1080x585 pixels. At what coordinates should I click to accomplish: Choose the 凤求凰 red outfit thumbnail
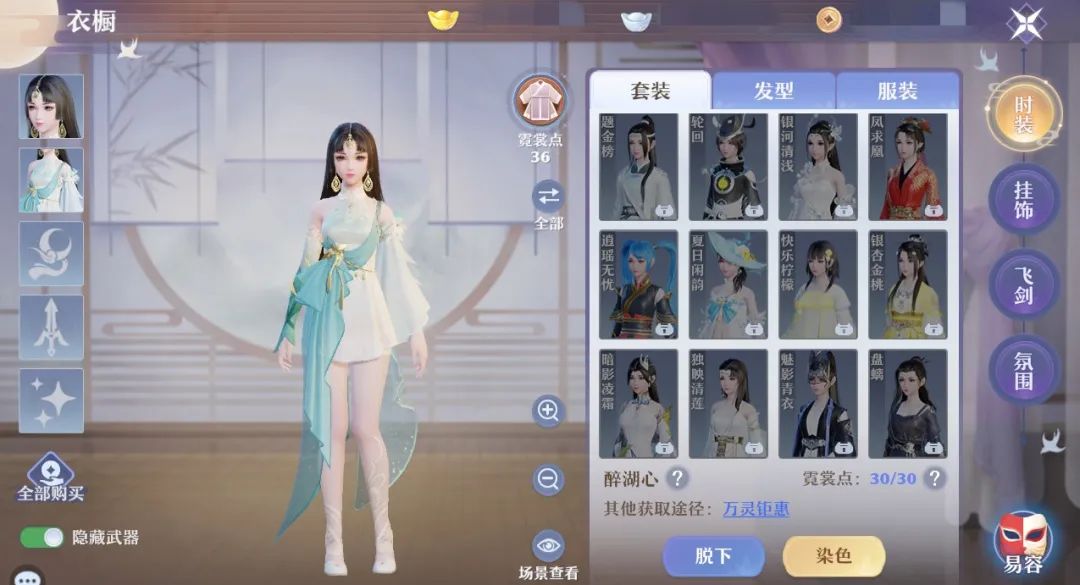click(x=907, y=167)
